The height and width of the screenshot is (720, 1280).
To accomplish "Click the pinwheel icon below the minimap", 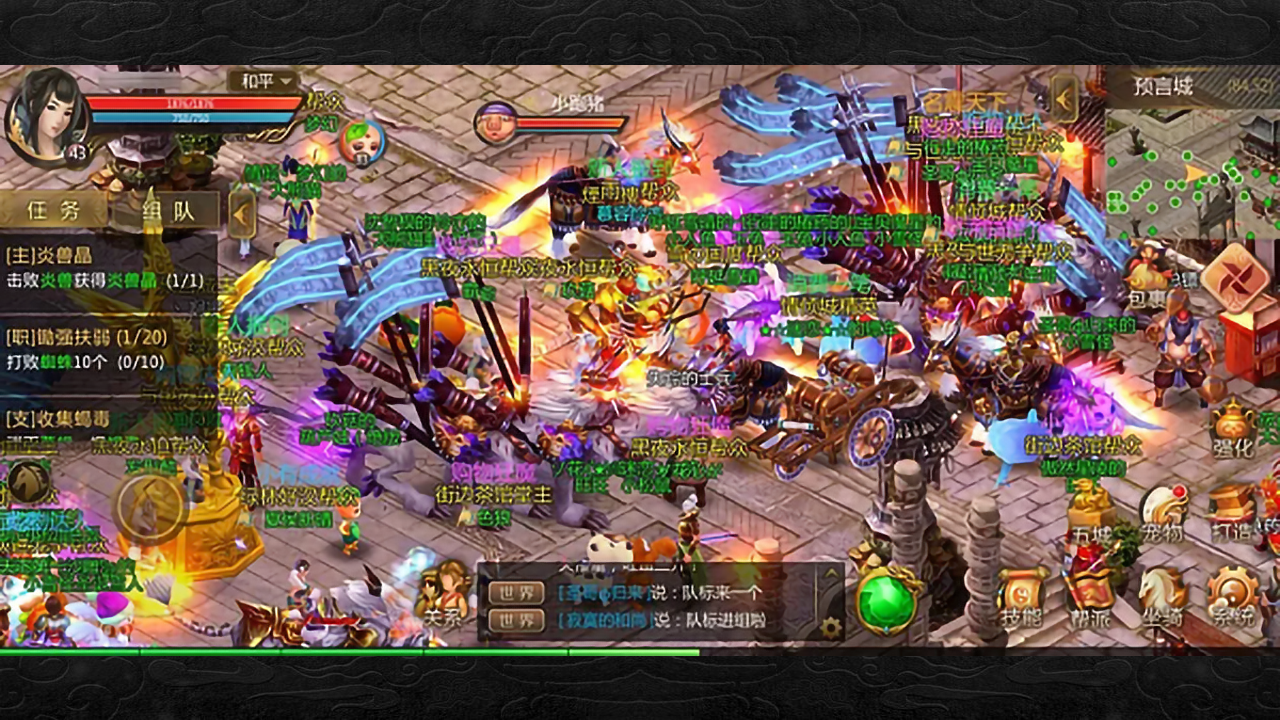I will tap(1236, 277).
